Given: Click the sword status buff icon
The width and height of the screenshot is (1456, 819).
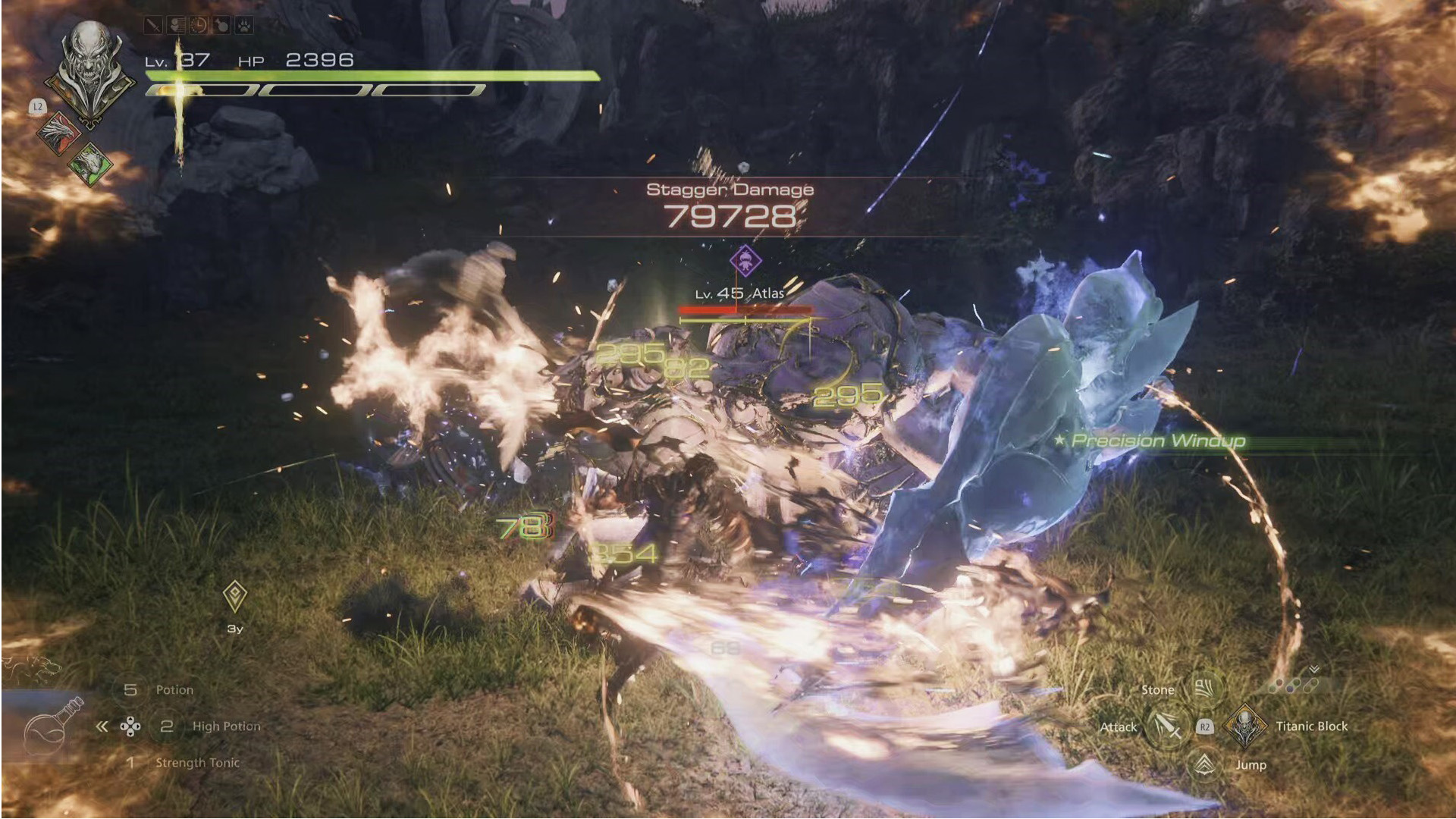Looking at the screenshot, I should [153, 26].
